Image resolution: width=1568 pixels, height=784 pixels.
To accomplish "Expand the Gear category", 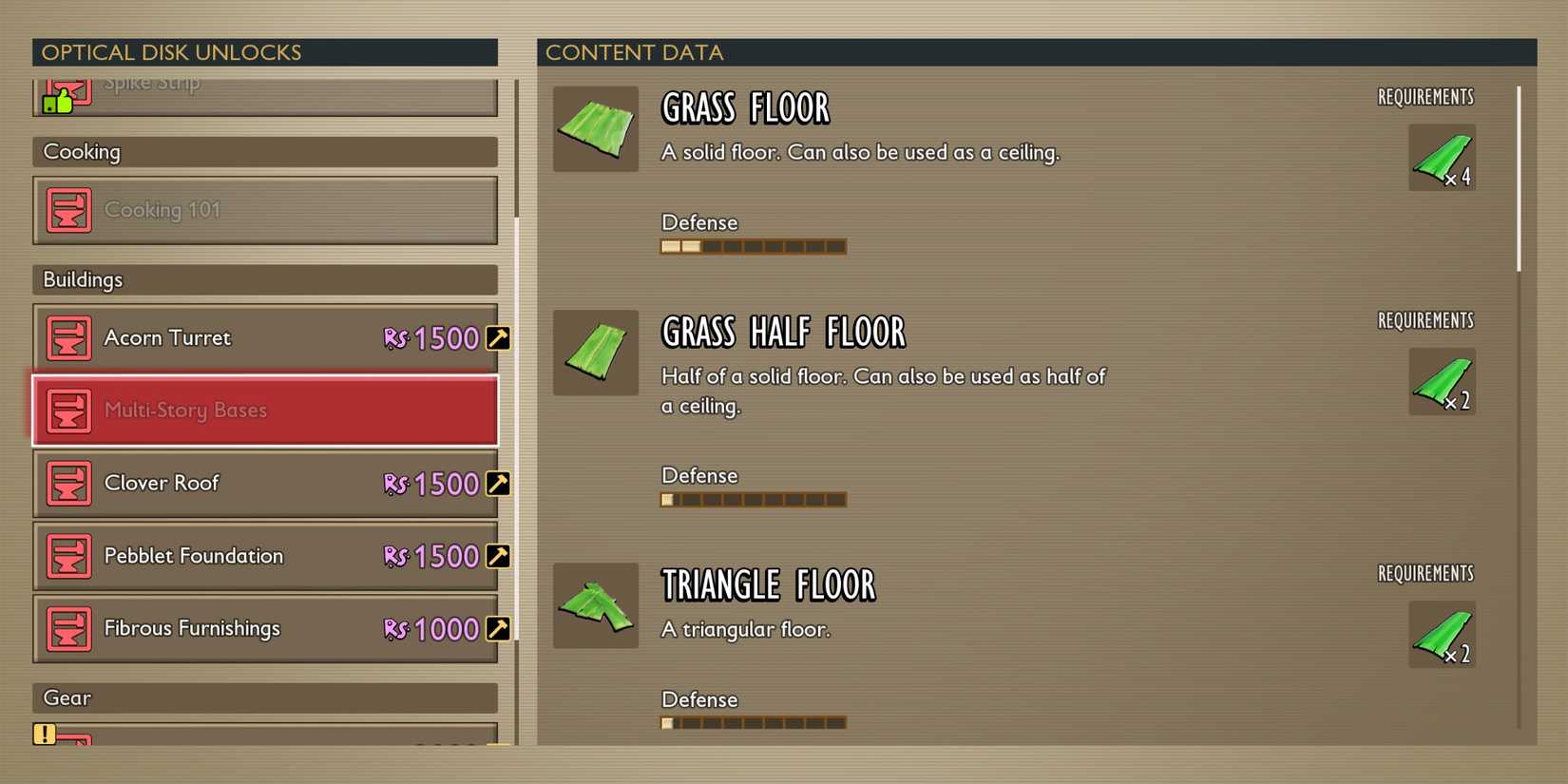I will pos(265,698).
